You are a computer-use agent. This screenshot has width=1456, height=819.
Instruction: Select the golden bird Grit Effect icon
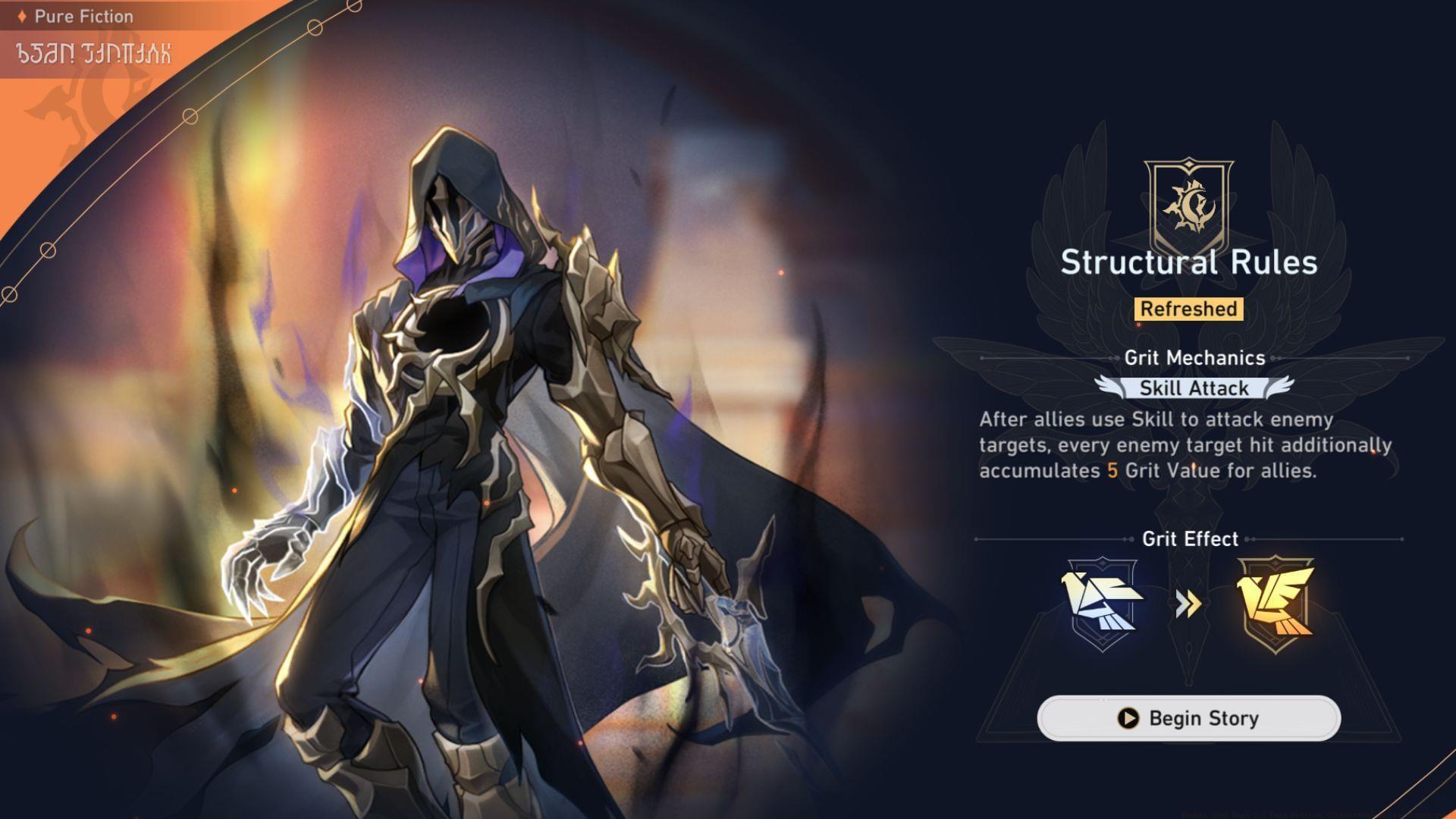pyautogui.click(x=1276, y=604)
